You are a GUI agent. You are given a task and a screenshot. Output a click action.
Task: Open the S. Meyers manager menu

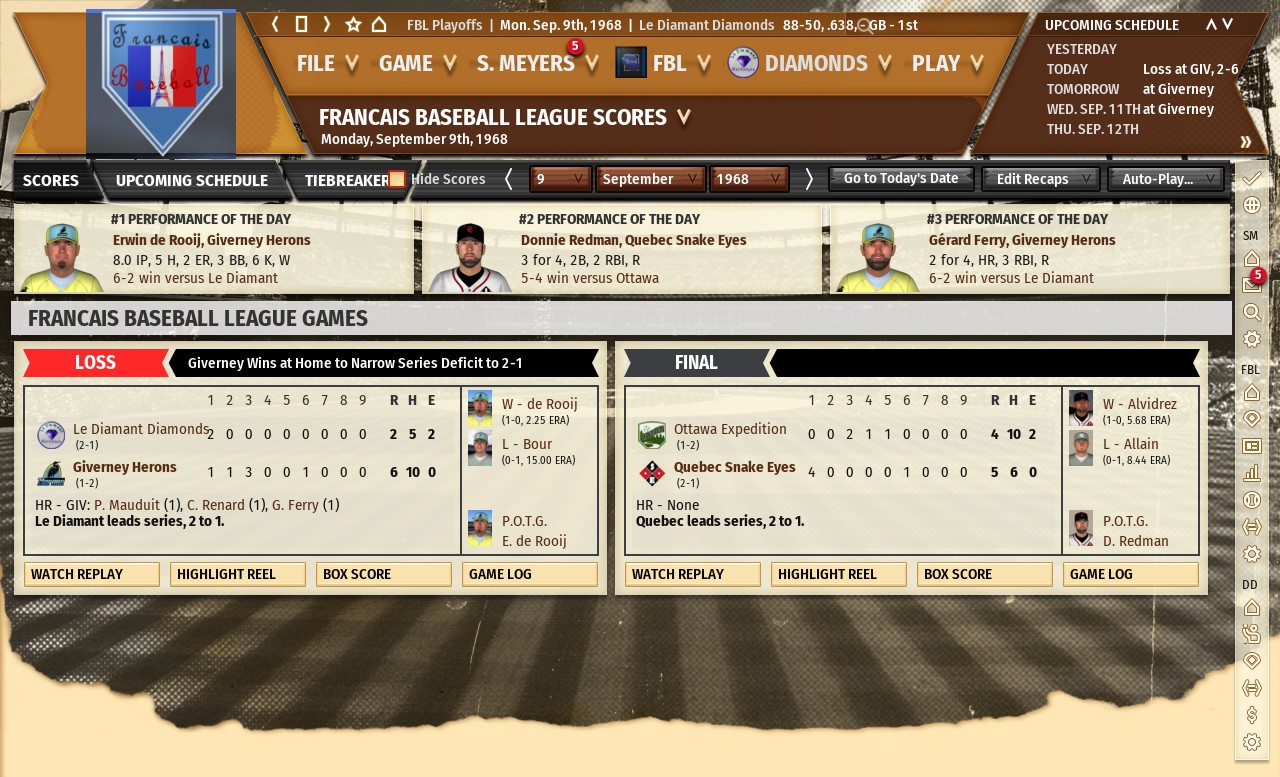(x=537, y=64)
